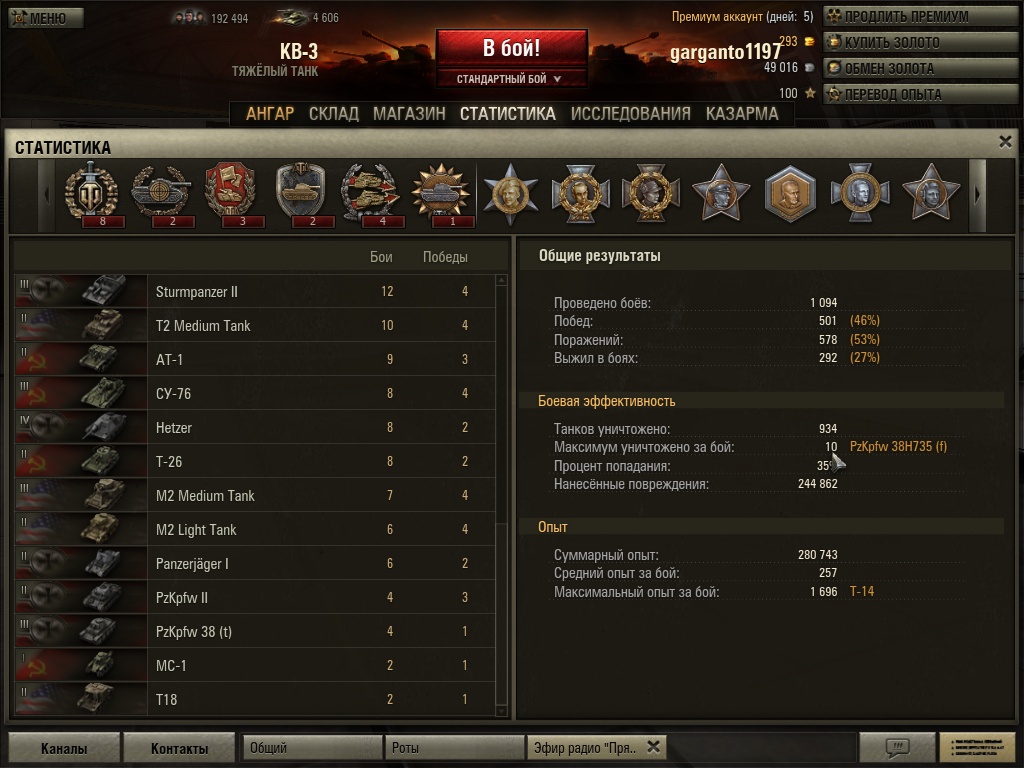Screen dimensions: 1024x768
Task: Open the Казарма tab
Action: (742, 113)
